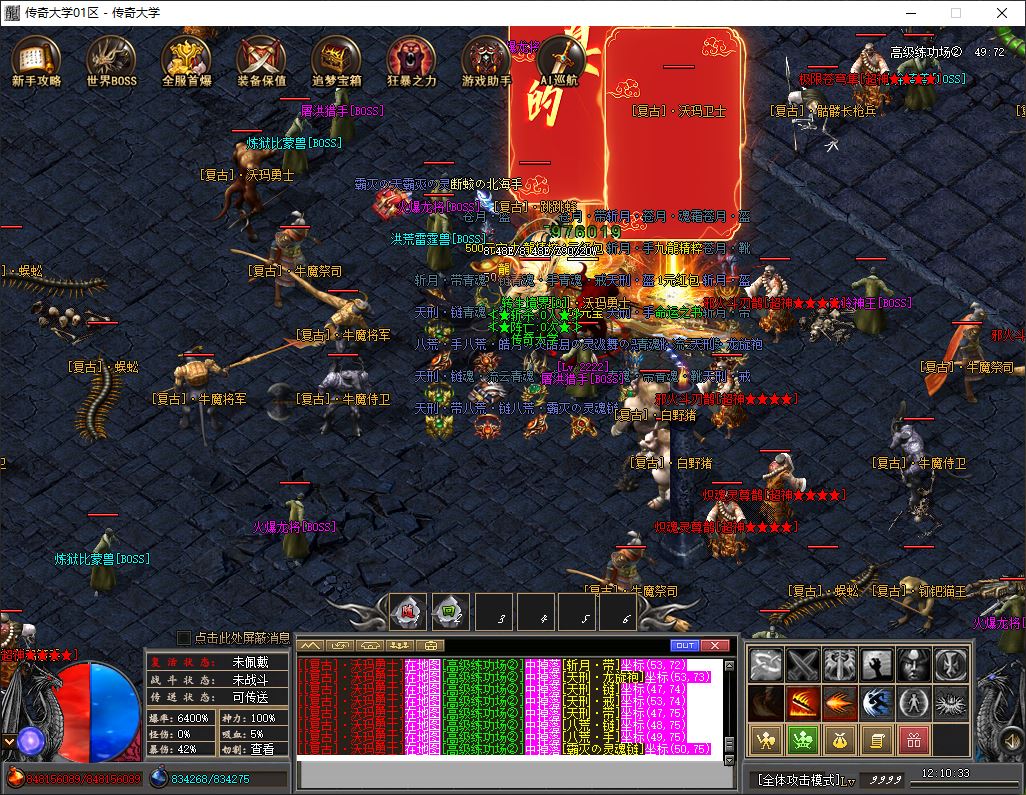
Task: Open the 全服首爆 trophy panel
Action: click(187, 61)
